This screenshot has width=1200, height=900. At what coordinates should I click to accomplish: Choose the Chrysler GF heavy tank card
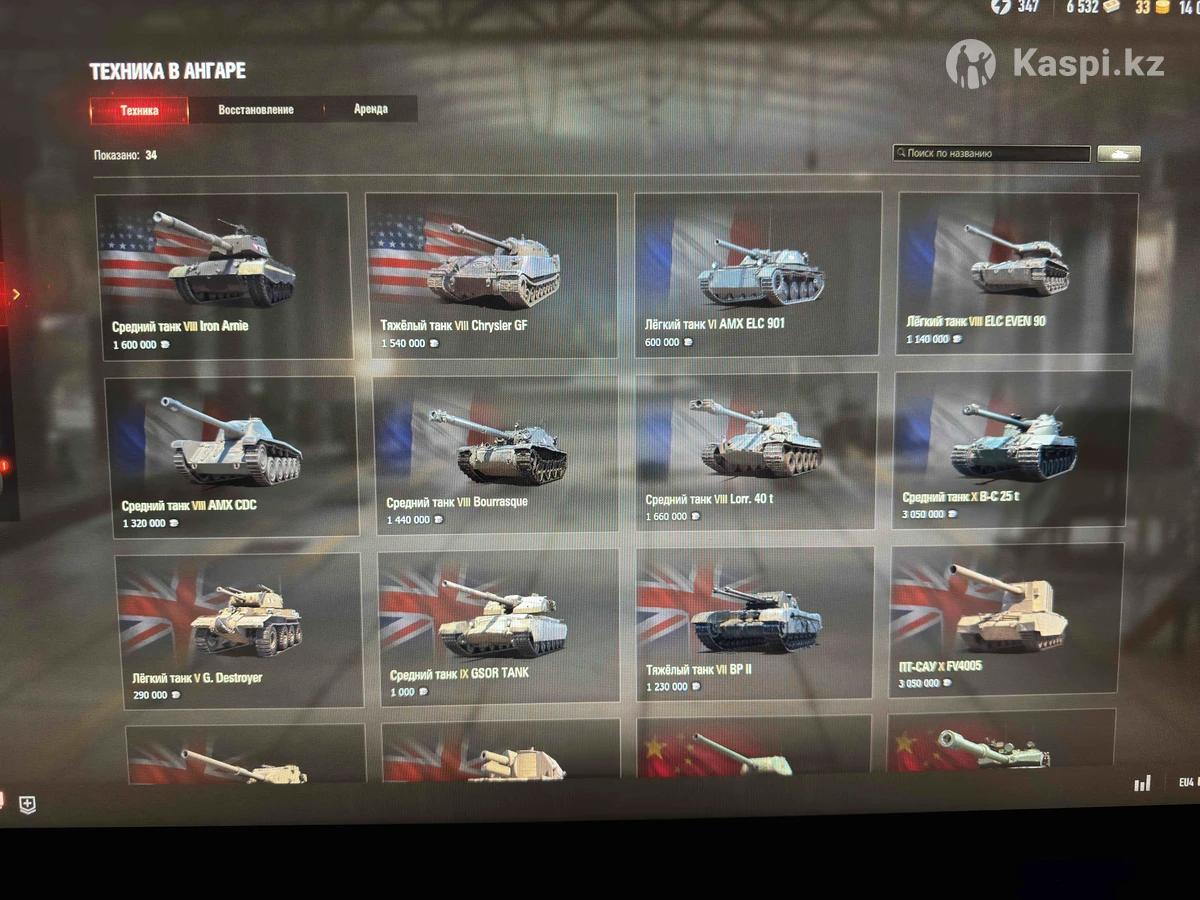[491, 275]
